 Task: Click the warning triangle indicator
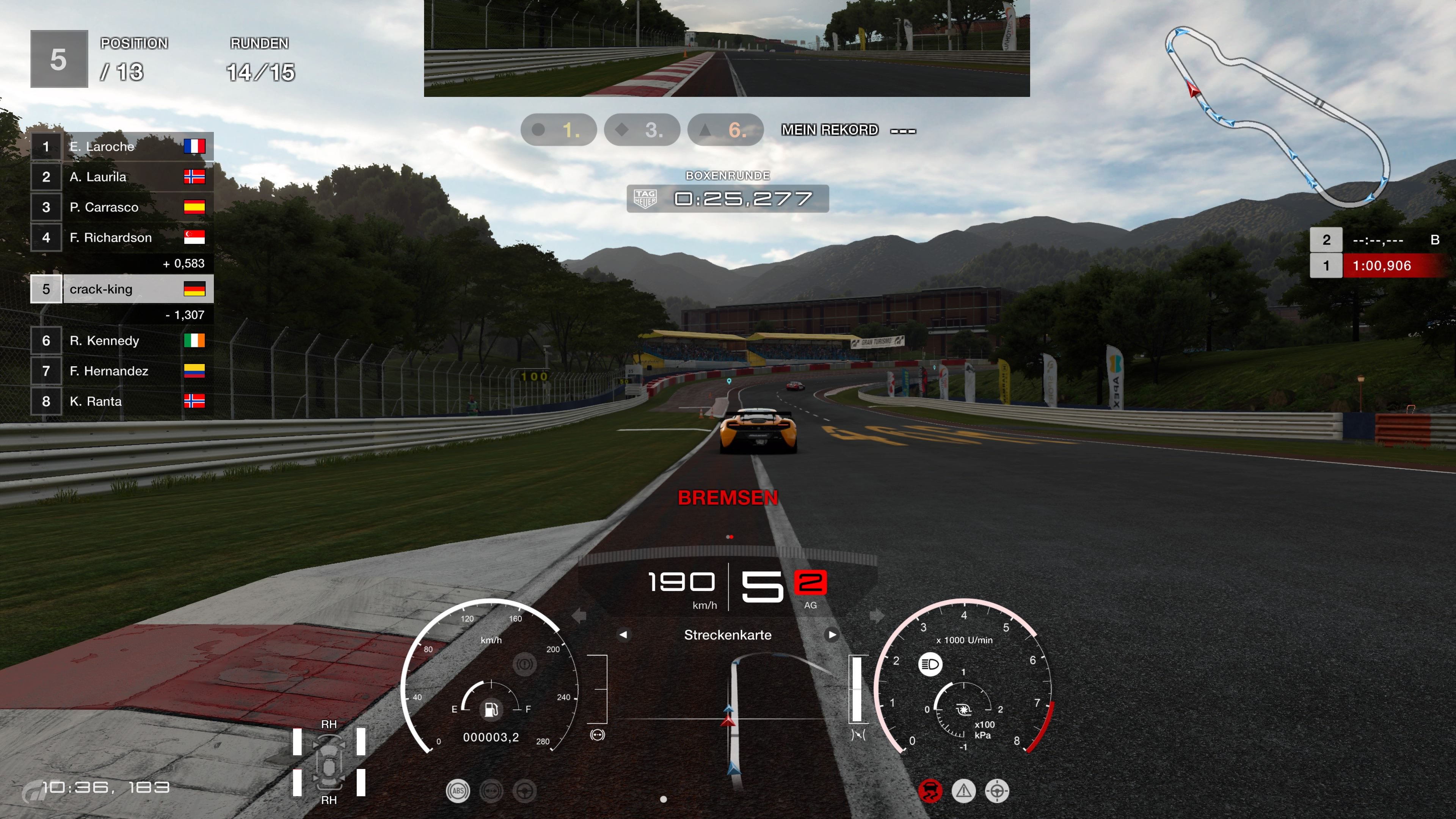coord(964,791)
